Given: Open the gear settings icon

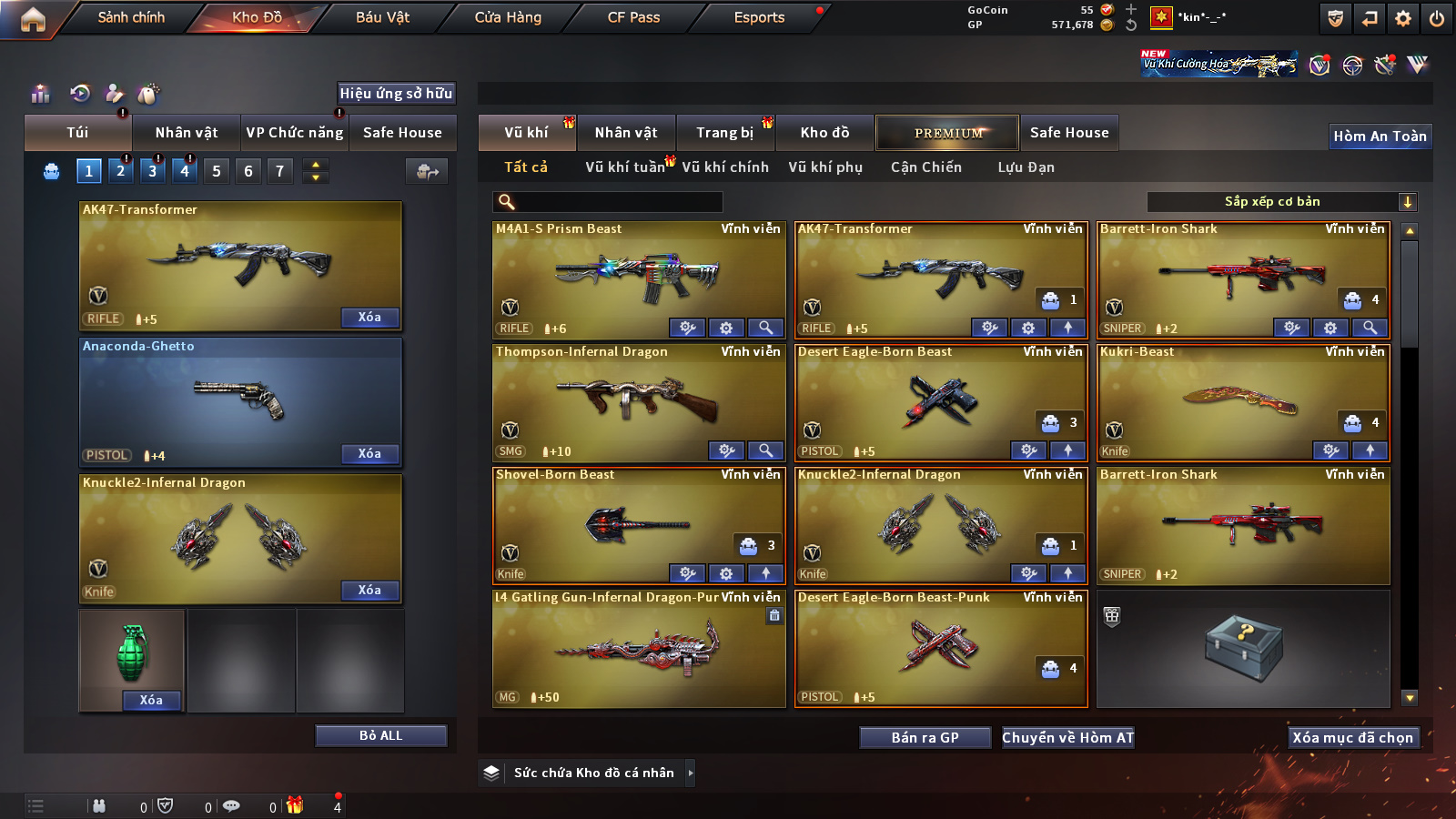Looking at the screenshot, I should tap(1403, 18).
